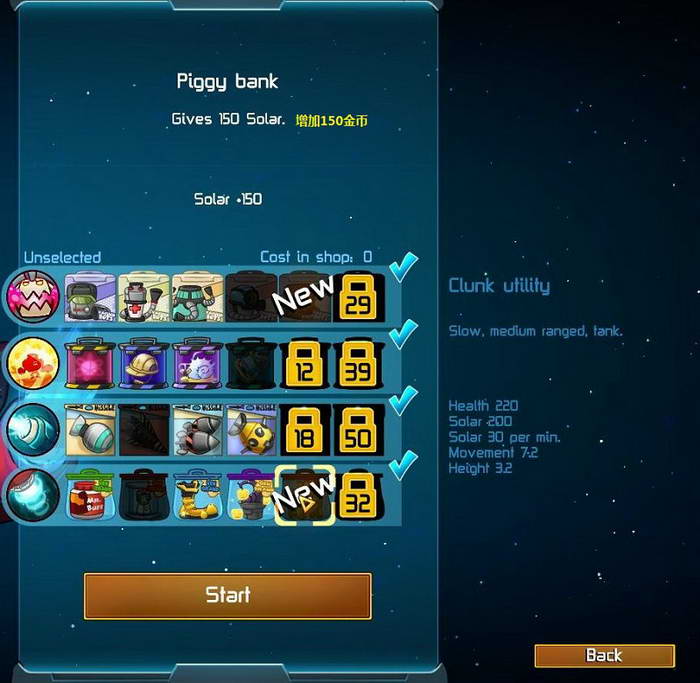This screenshot has width=700, height=683.
Task: Select the explosion skill row icon
Action: [33, 363]
